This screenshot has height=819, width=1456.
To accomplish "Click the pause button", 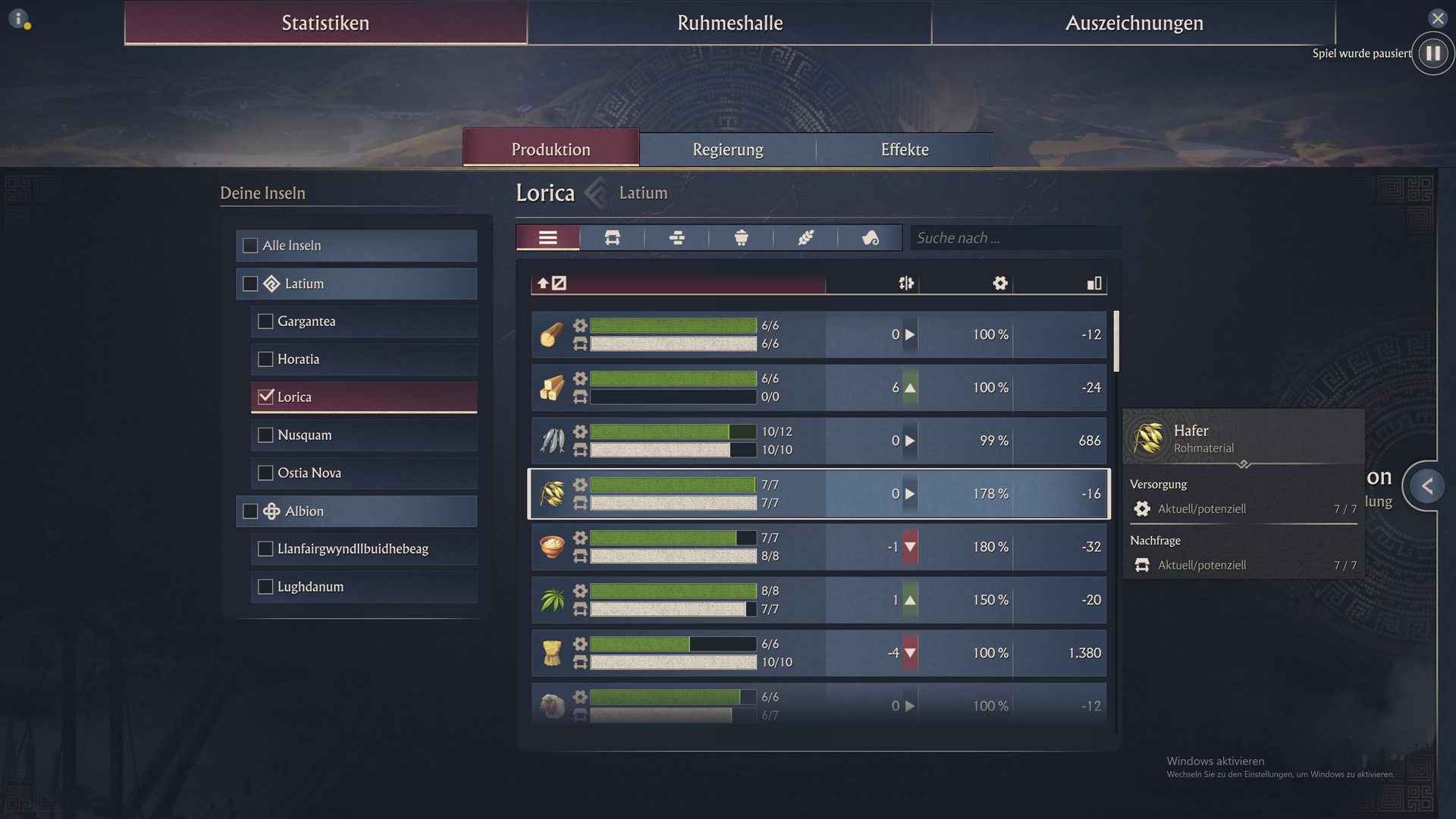I will point(1432,53).
